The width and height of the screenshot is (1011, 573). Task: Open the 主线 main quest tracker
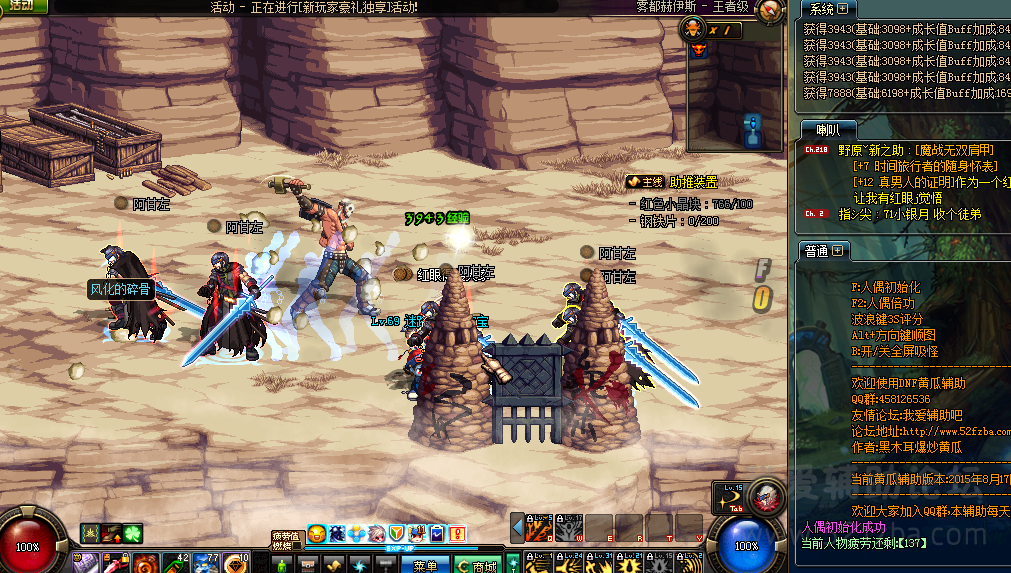pos(645,182)
